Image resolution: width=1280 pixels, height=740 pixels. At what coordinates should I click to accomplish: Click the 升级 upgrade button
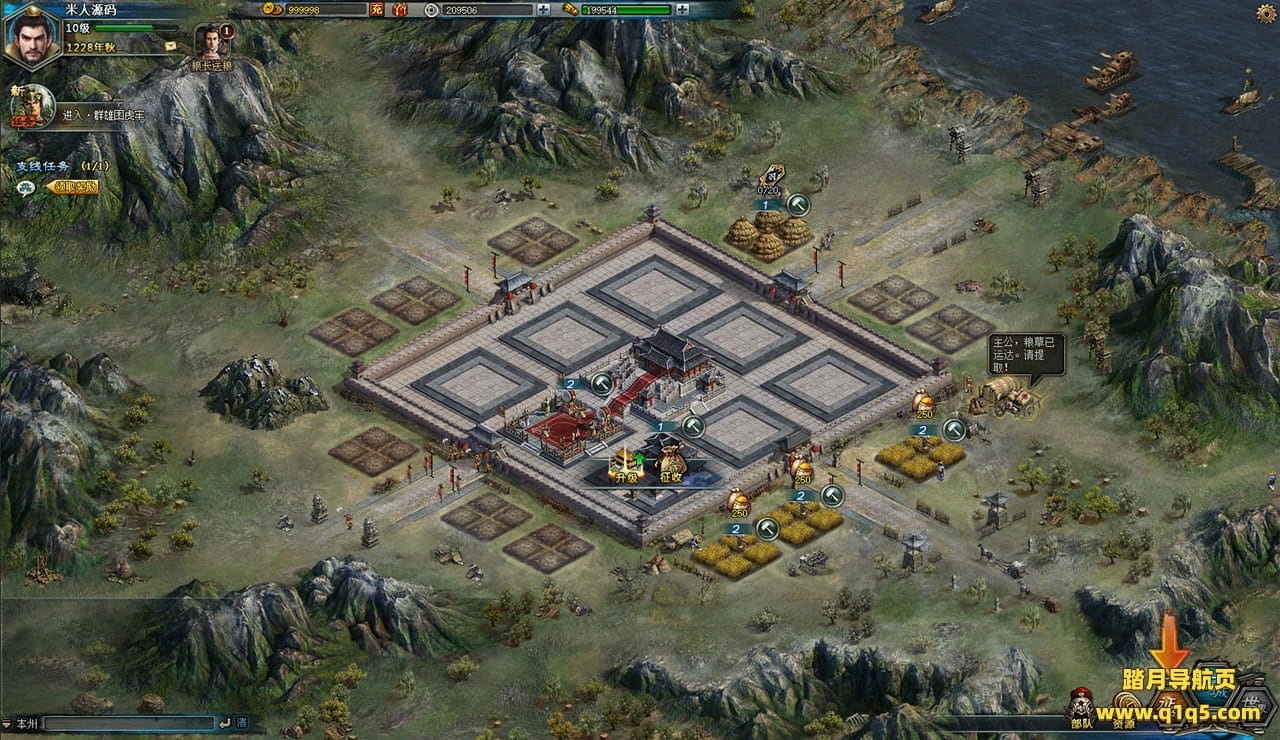tap(626, 466)
